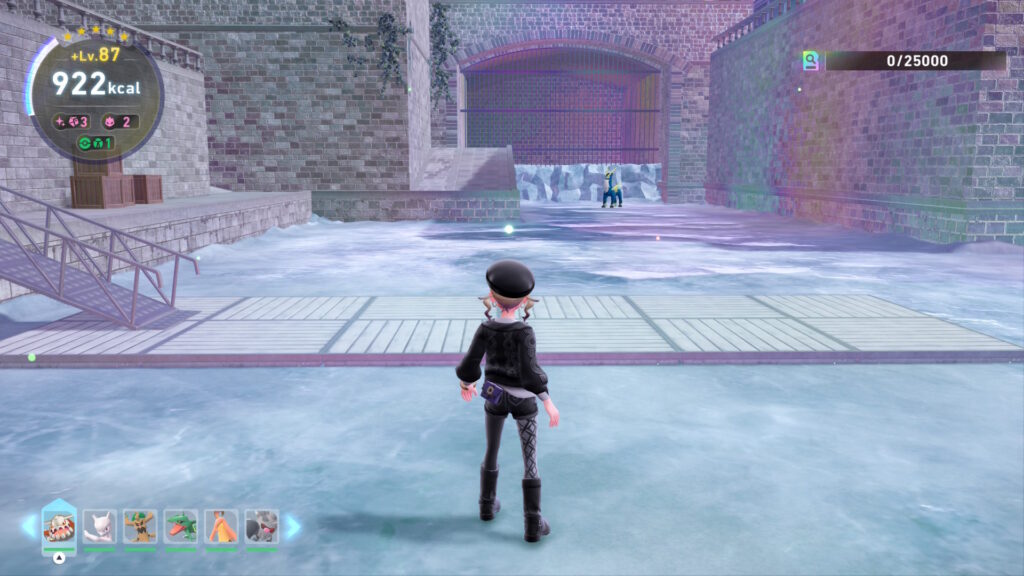Select the active toothy red-and-white Pokémon slot
The height and width of the screenshot is (576, 1024).
(59, 525)
